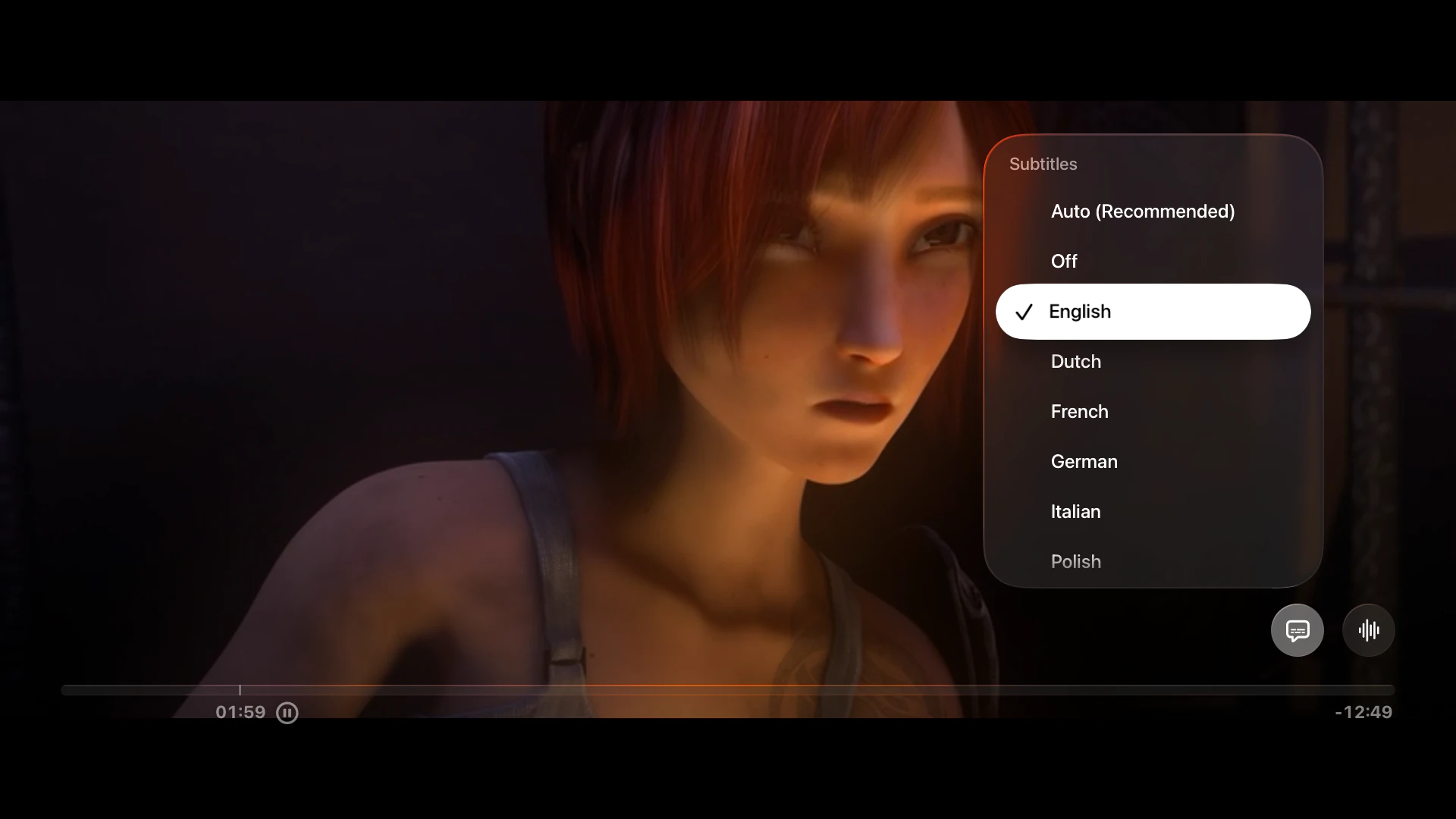Open the audio tracks waveform icon
Screen dimensions: 1456x819
pos(1369,629)
